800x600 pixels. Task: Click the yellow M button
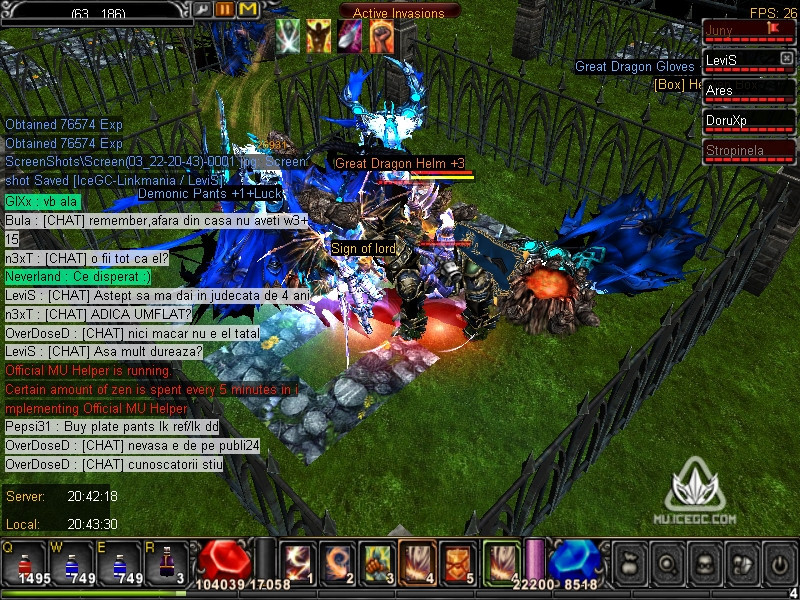pyautogui.click(x=248, y=9)
